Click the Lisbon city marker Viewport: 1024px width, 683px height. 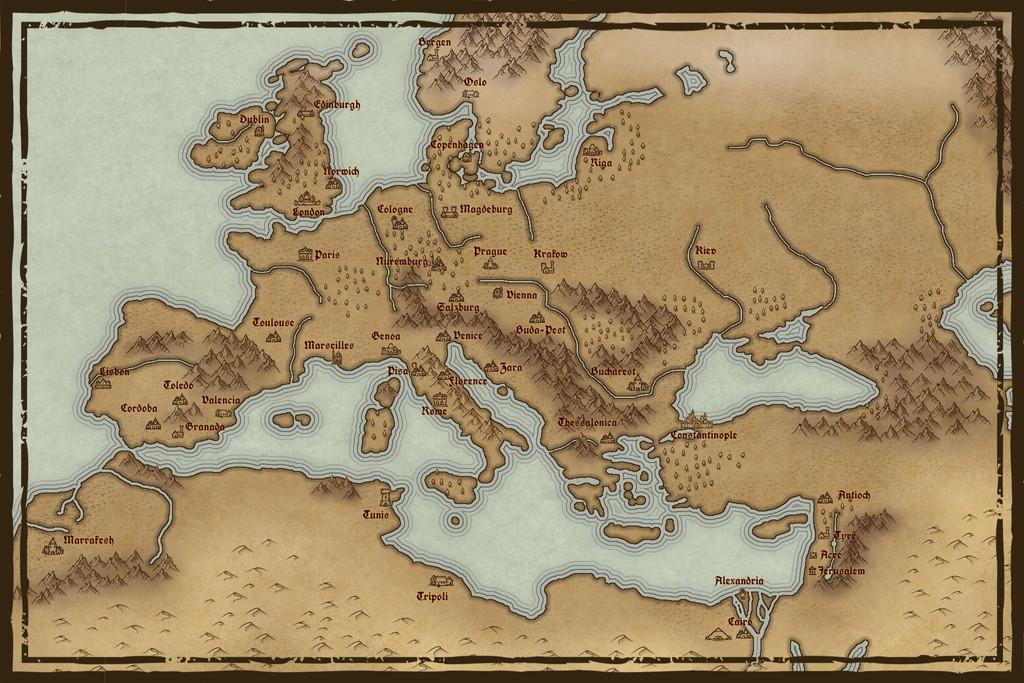coord(102,383)
